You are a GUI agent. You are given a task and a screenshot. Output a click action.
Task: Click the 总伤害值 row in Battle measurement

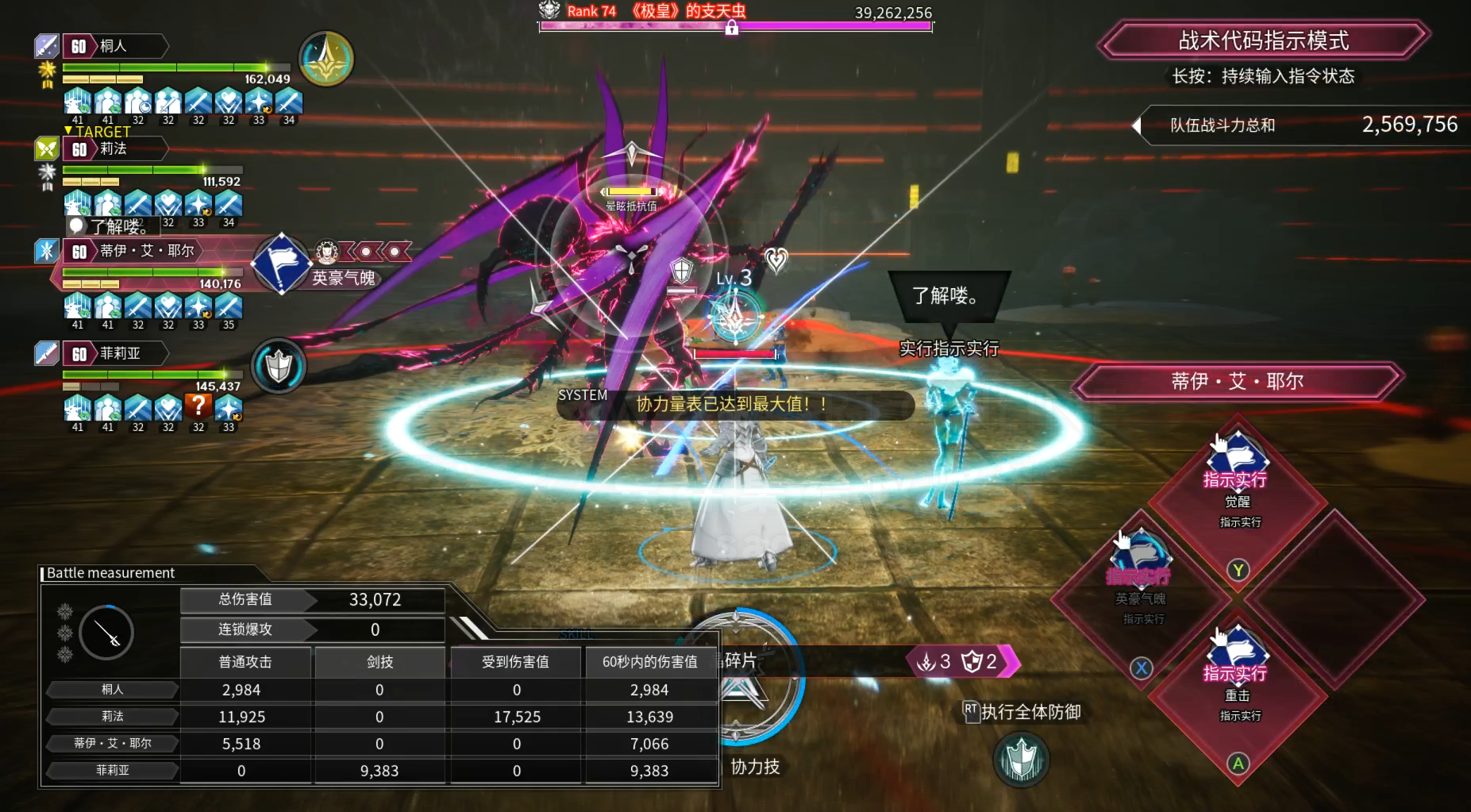(x=312, y=600)
